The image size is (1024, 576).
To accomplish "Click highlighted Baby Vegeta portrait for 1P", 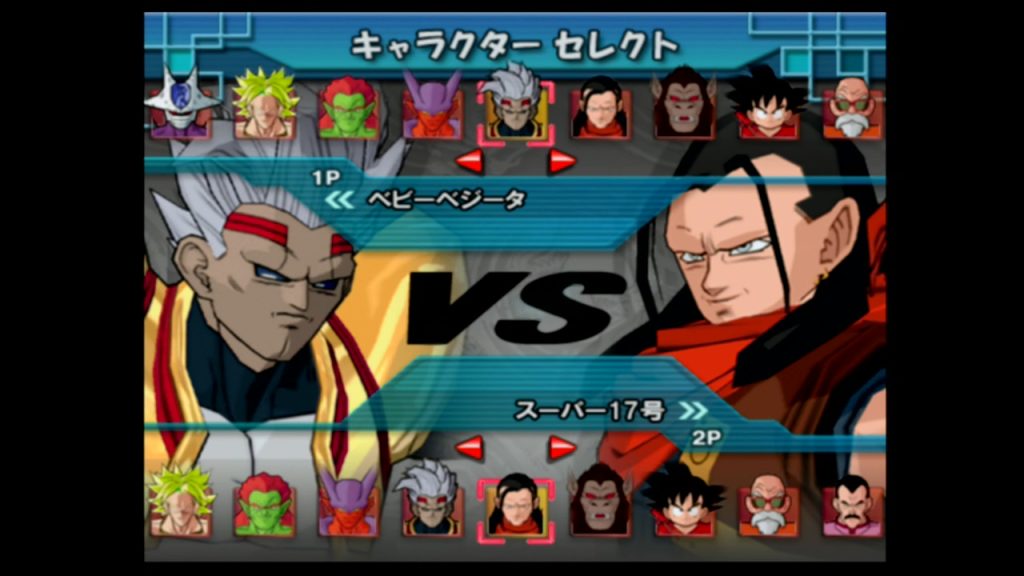I will (x=516, y=110).
